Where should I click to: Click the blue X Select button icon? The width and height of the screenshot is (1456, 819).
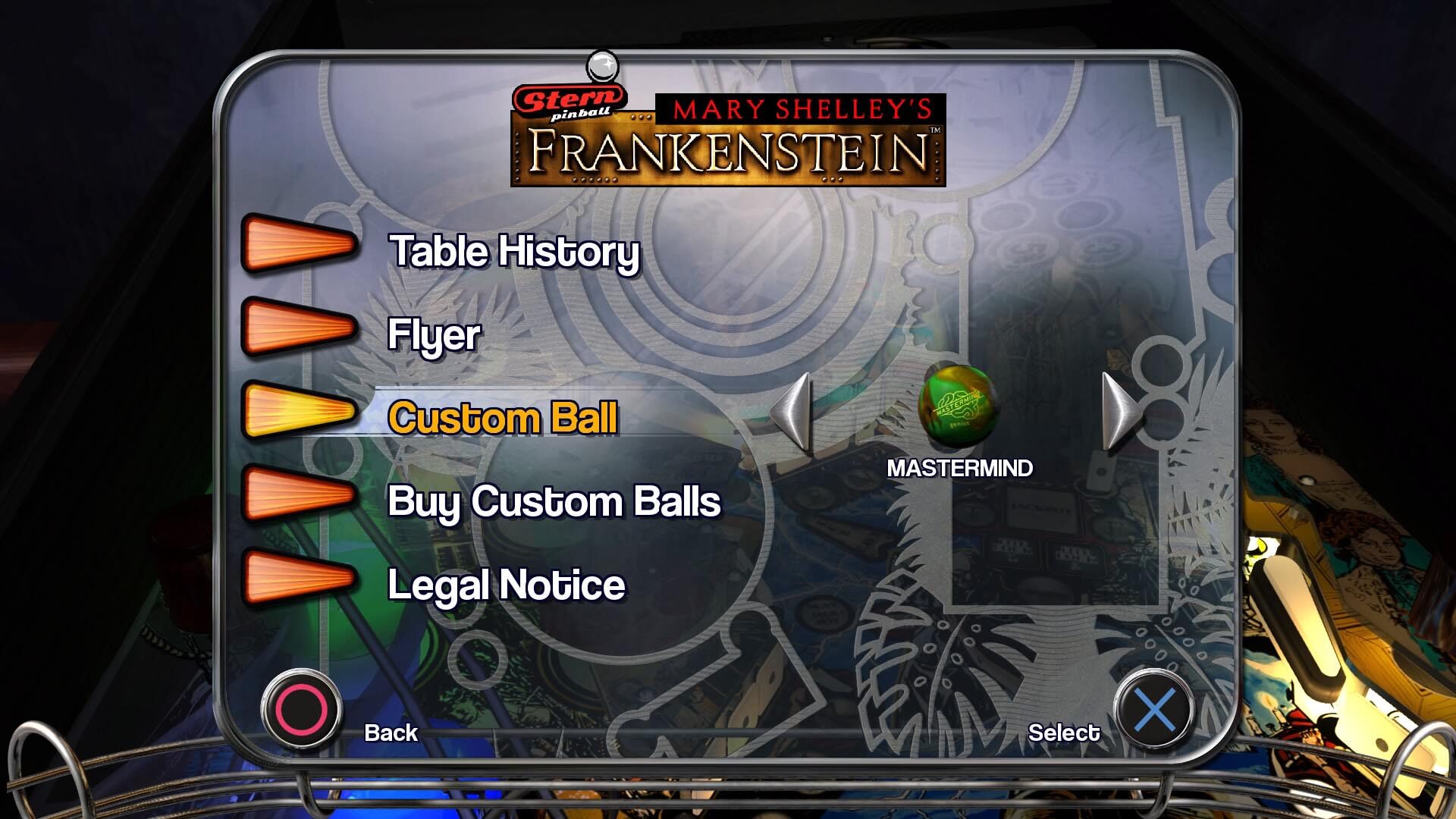pyautogui.click(x=1157, y=705)
